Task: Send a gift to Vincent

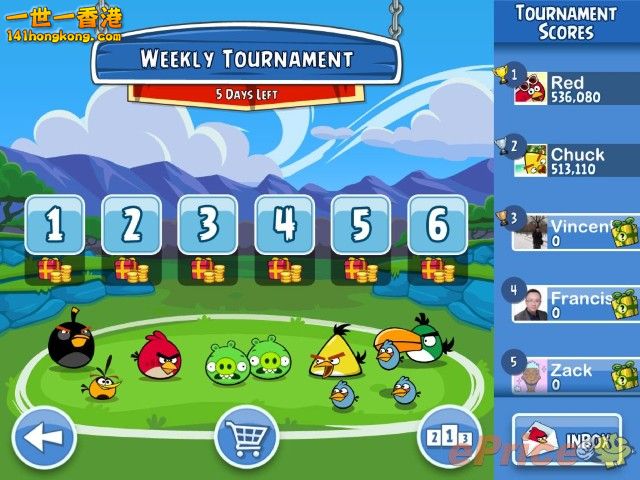Action: 624,232
